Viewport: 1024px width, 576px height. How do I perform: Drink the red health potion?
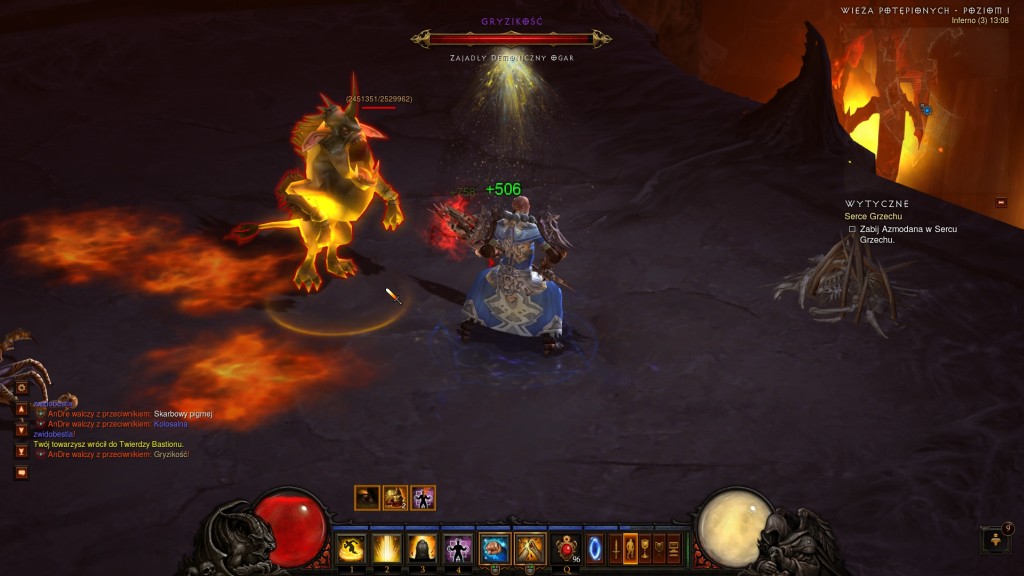tap(568, 548)
